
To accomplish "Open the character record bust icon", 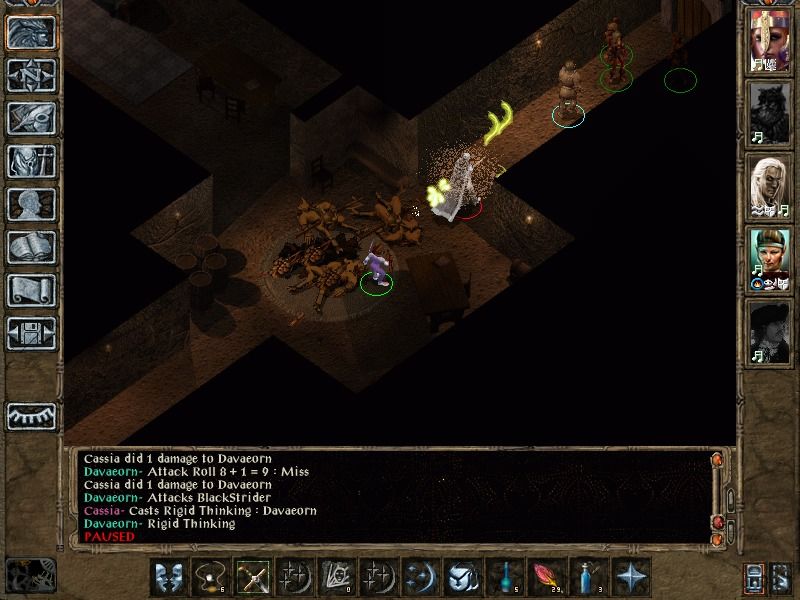I will (30, 204).
